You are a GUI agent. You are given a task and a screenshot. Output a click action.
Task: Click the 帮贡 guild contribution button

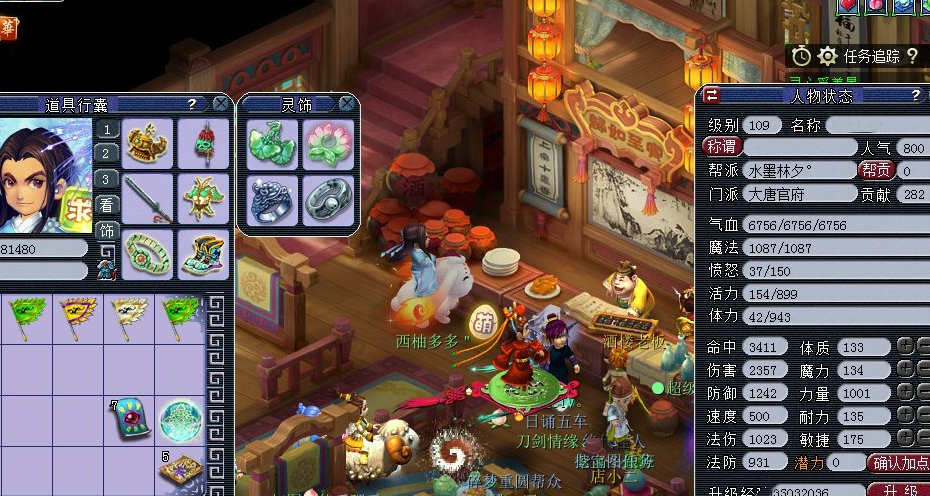[877, 170]
